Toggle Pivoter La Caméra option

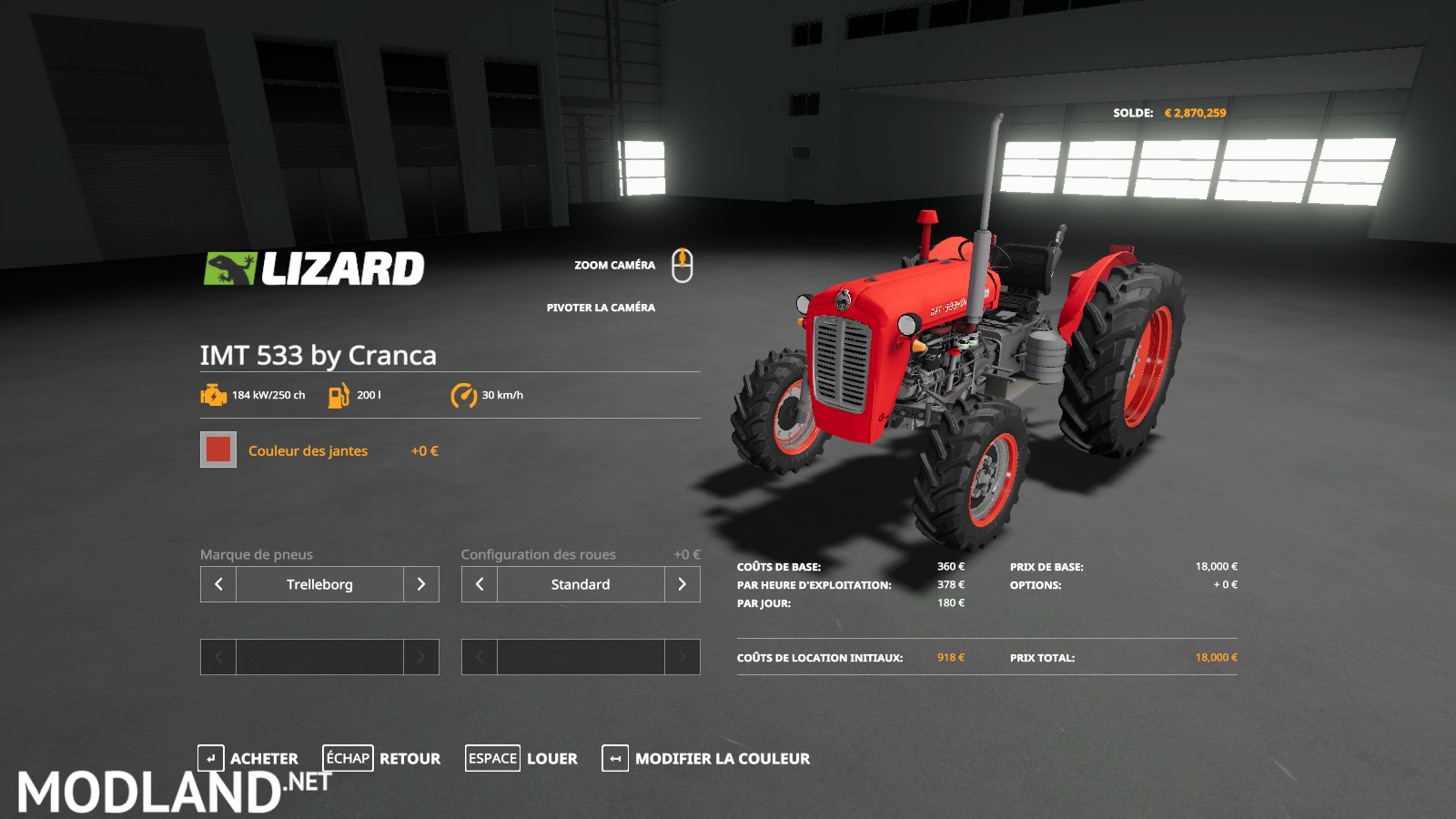(x=600, y=308)
